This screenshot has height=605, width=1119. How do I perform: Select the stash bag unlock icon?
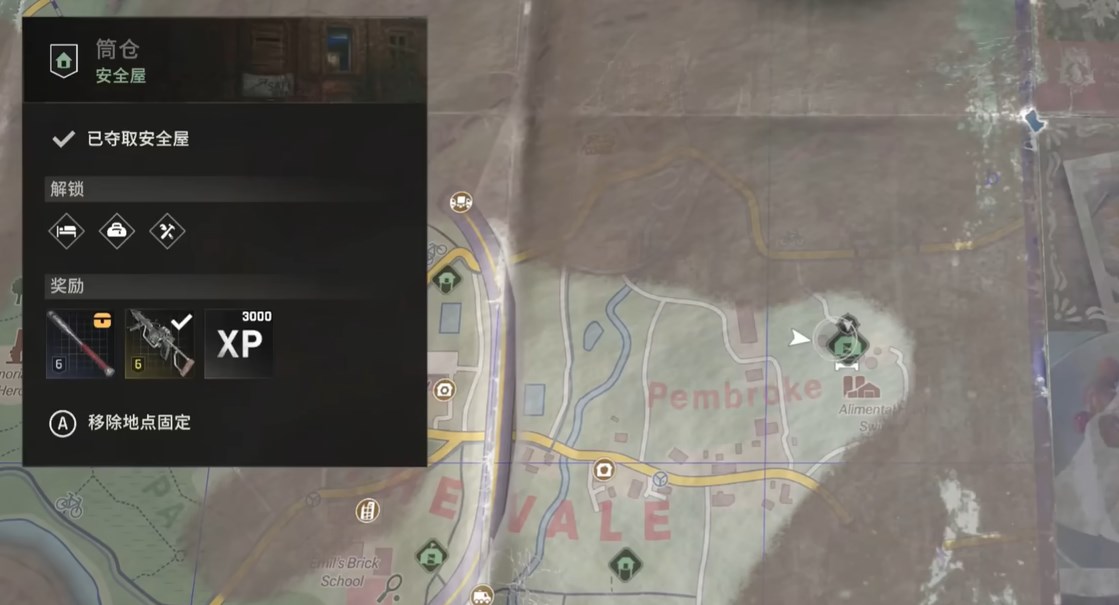[x=117, y=231]
